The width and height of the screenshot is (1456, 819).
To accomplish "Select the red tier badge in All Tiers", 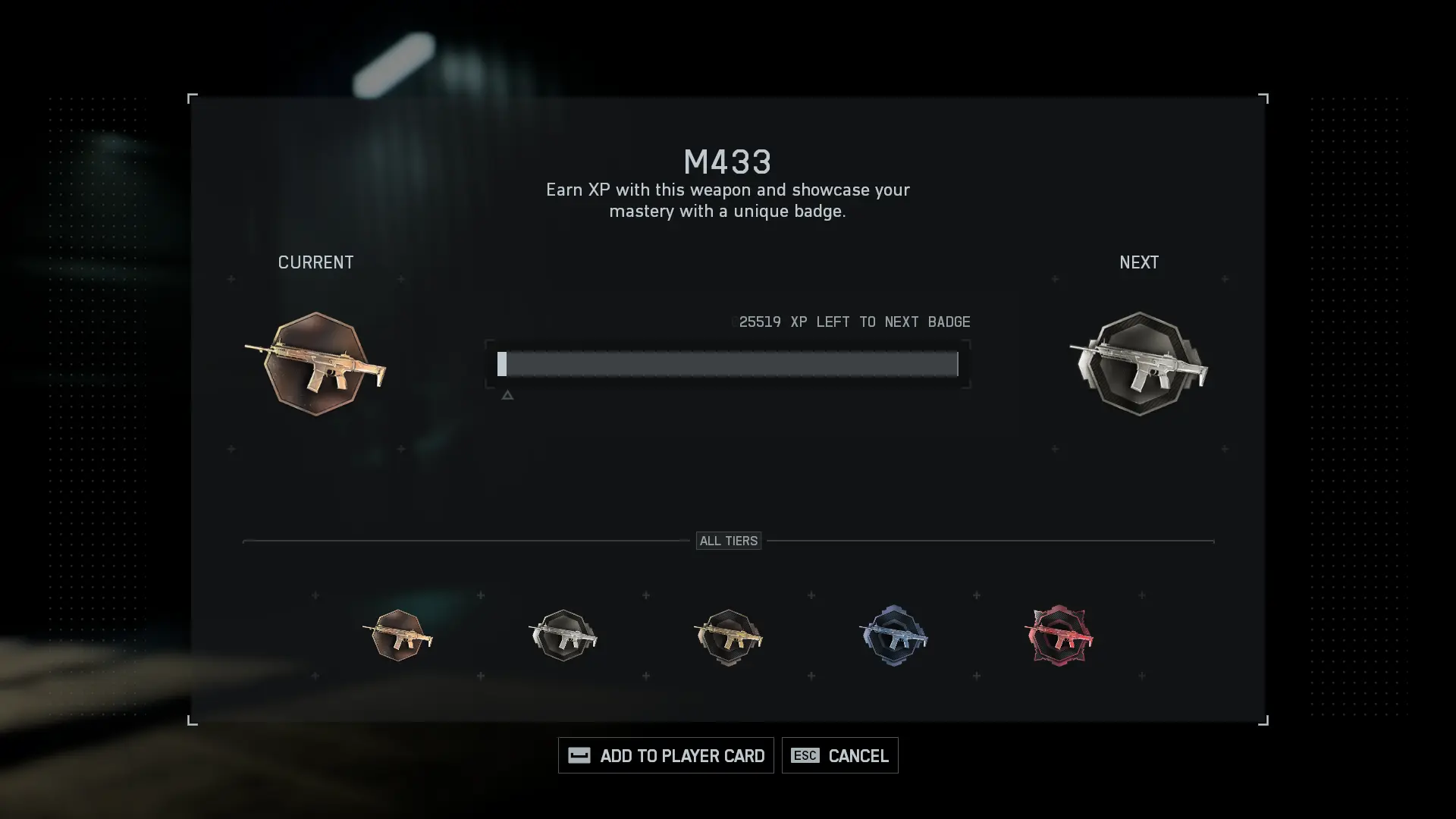I will (x=1059, y=635).
